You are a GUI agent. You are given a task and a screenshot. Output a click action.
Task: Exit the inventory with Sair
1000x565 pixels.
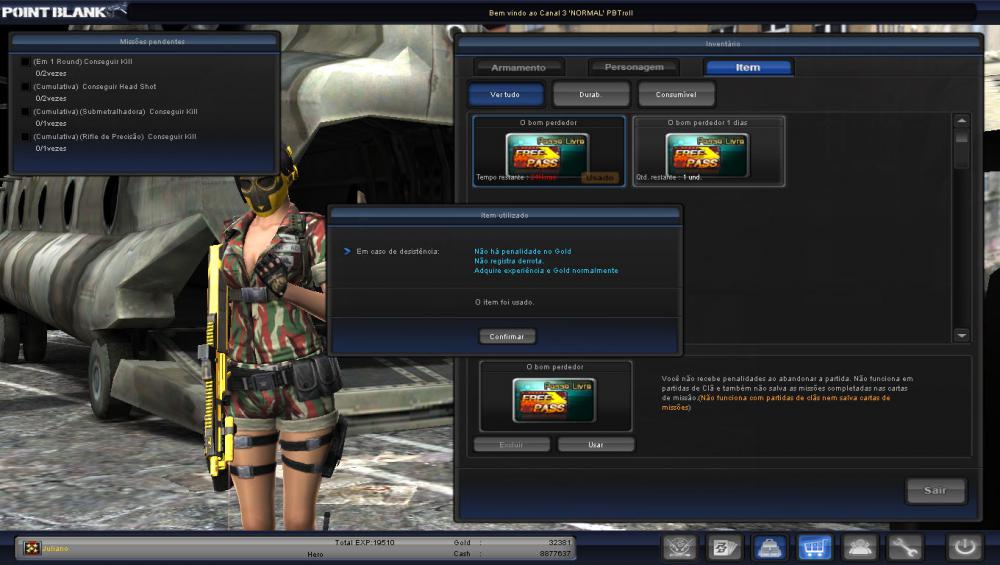click(x=935, y=491)
